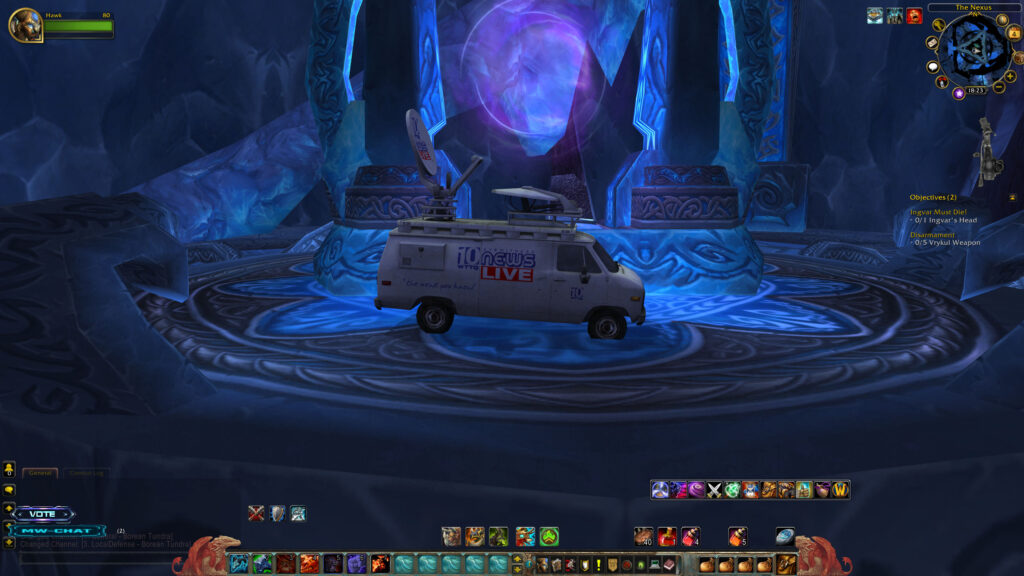This screenshot has width=1024, height=576.
Task: Open the chat menu speech bubble
Action: pyautogui.click(x=9, y=490)
